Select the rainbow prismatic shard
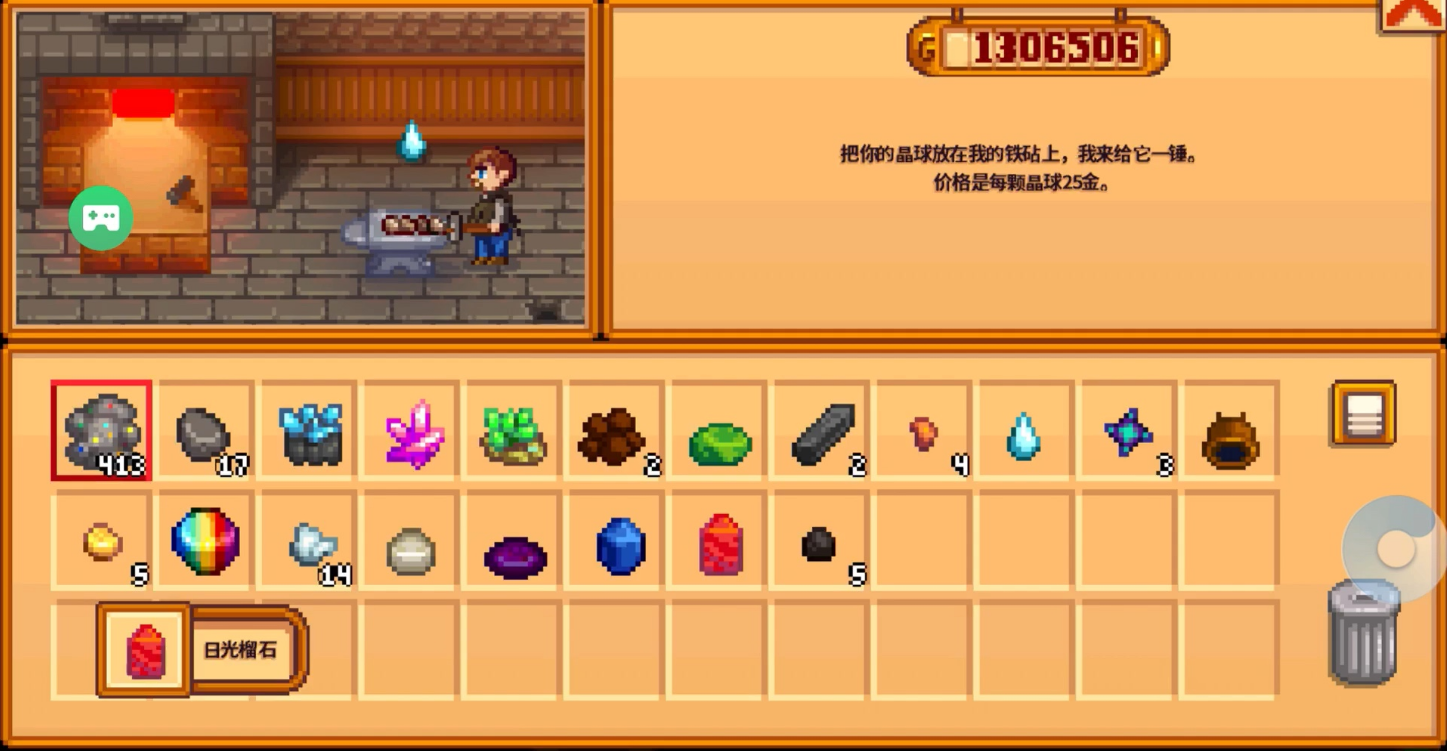This screenshot has width=1447, height=751. point(206,541)
